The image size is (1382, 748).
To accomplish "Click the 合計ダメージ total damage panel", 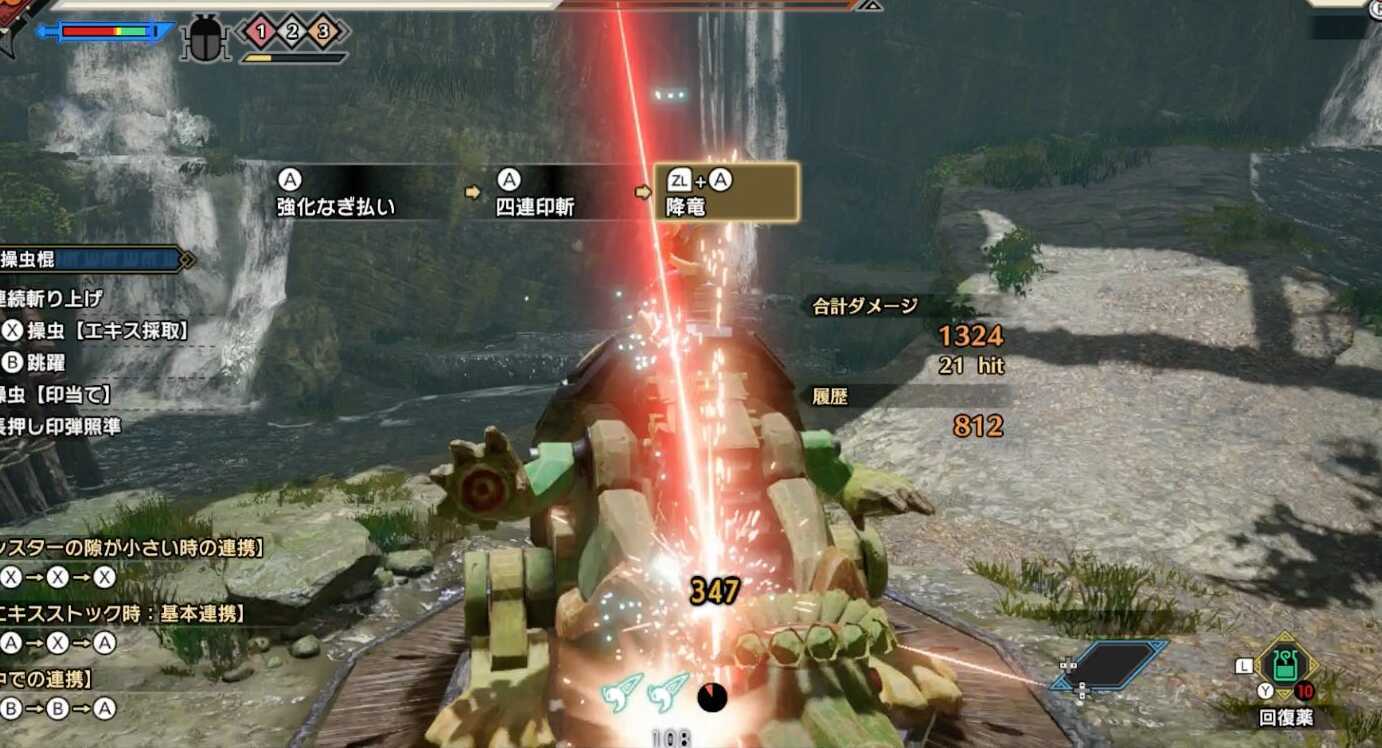I will (862, 307).
